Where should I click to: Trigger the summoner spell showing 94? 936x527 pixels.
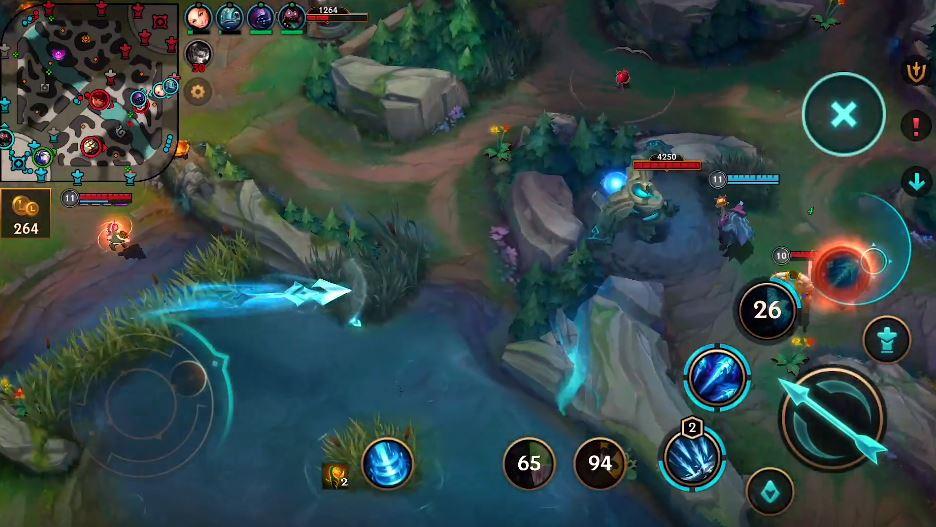coord(600,464)
